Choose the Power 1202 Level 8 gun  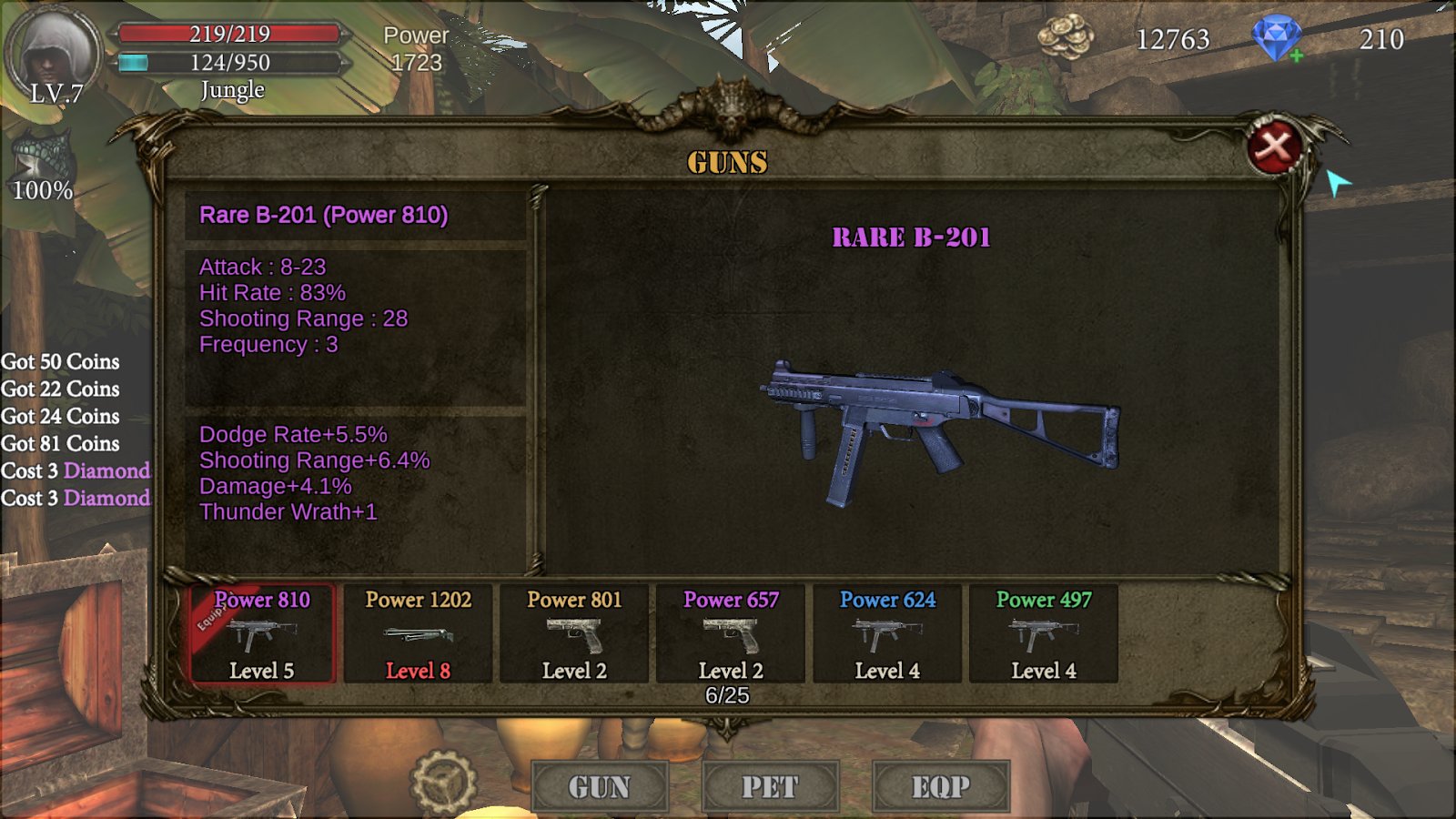419,634
